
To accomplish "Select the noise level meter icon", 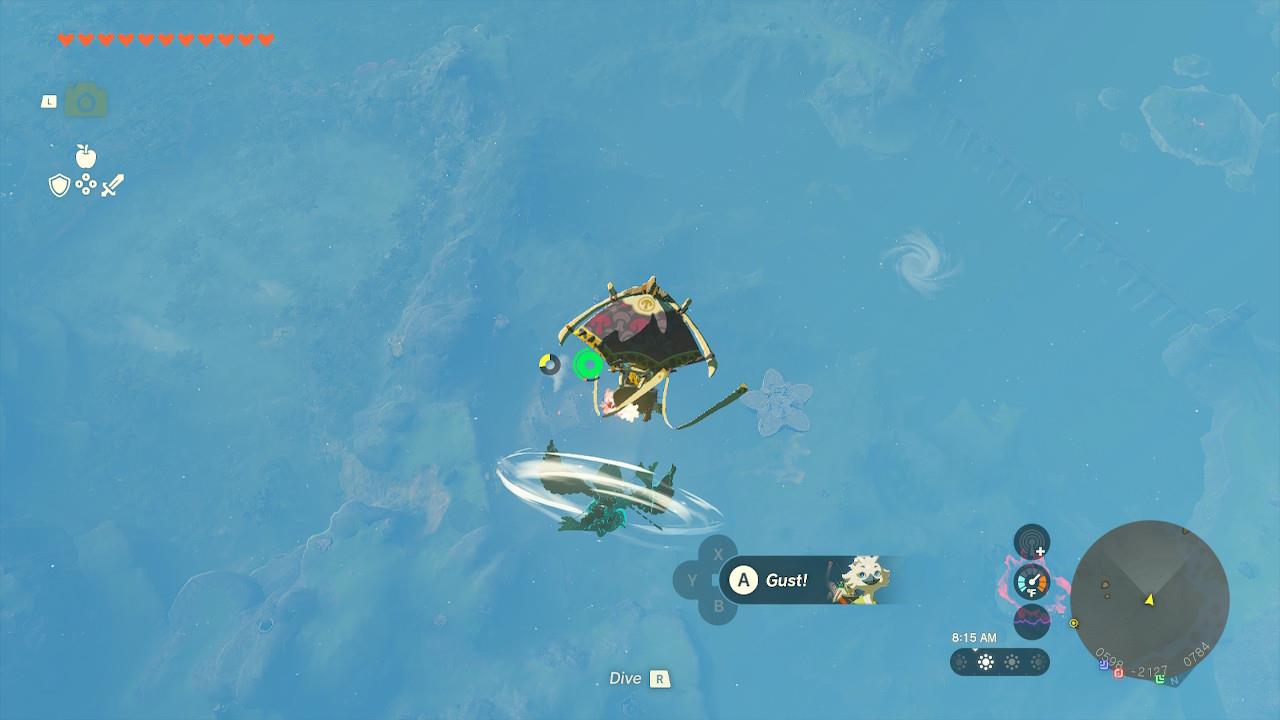I will [x=1031, y=621].
